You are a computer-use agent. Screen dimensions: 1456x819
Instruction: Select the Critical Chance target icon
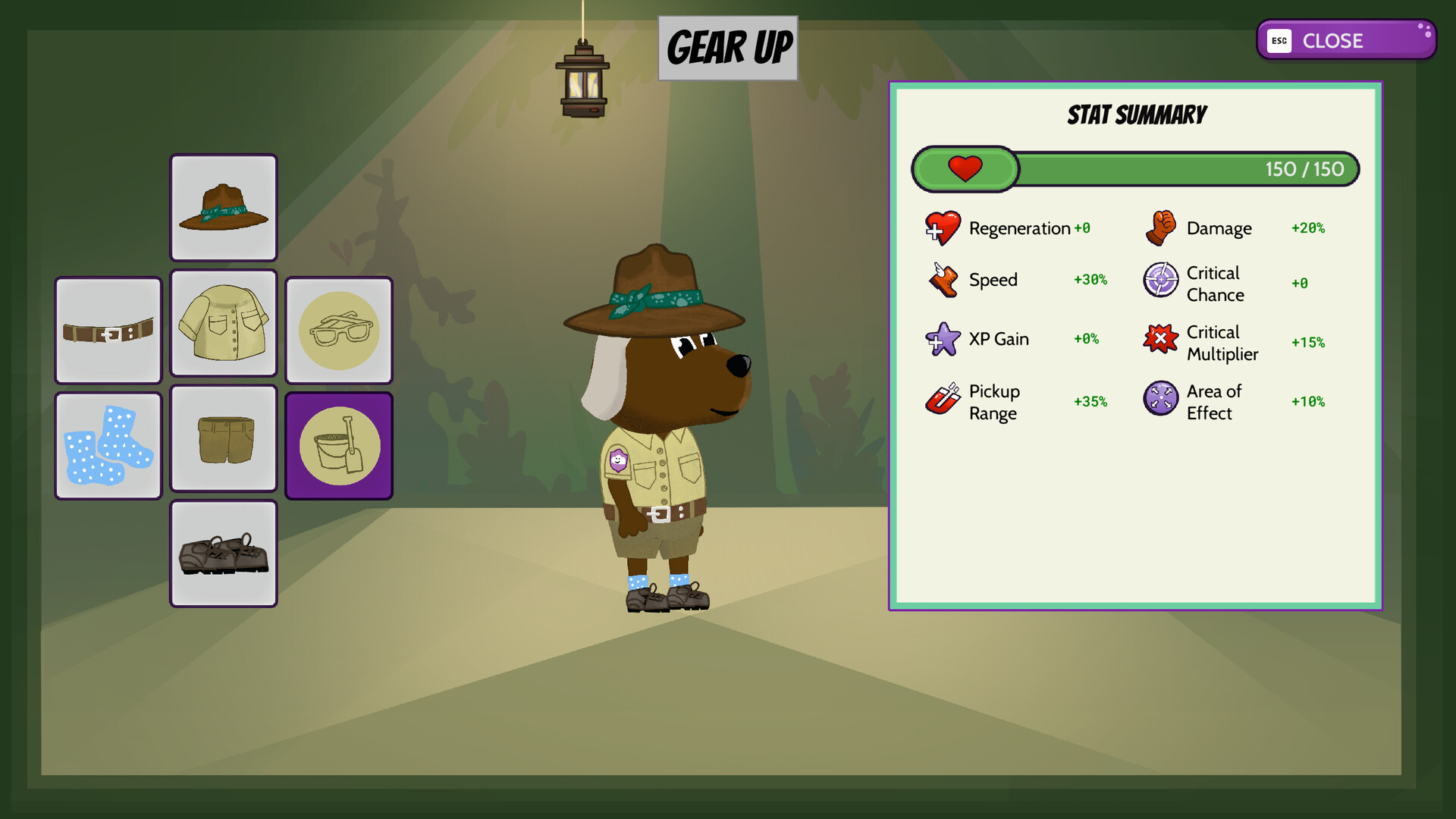(1159, 281)
